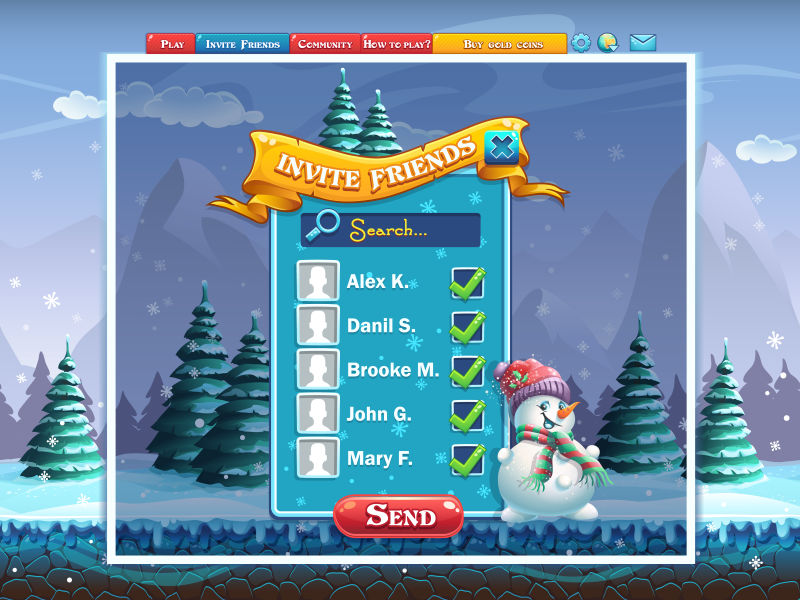Toggle the checkbox beside Danil S.
This screenshot has height=600, width=800.
[x=467, y=327]
